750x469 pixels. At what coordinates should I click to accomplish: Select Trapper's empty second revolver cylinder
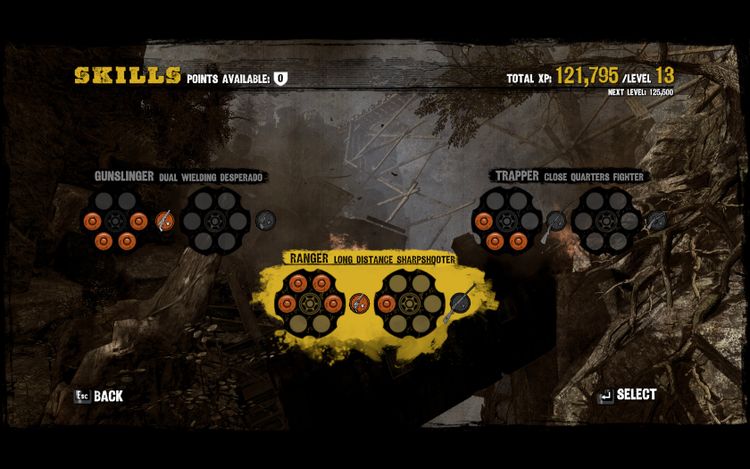pyautogui.click(x=606, y=219)
